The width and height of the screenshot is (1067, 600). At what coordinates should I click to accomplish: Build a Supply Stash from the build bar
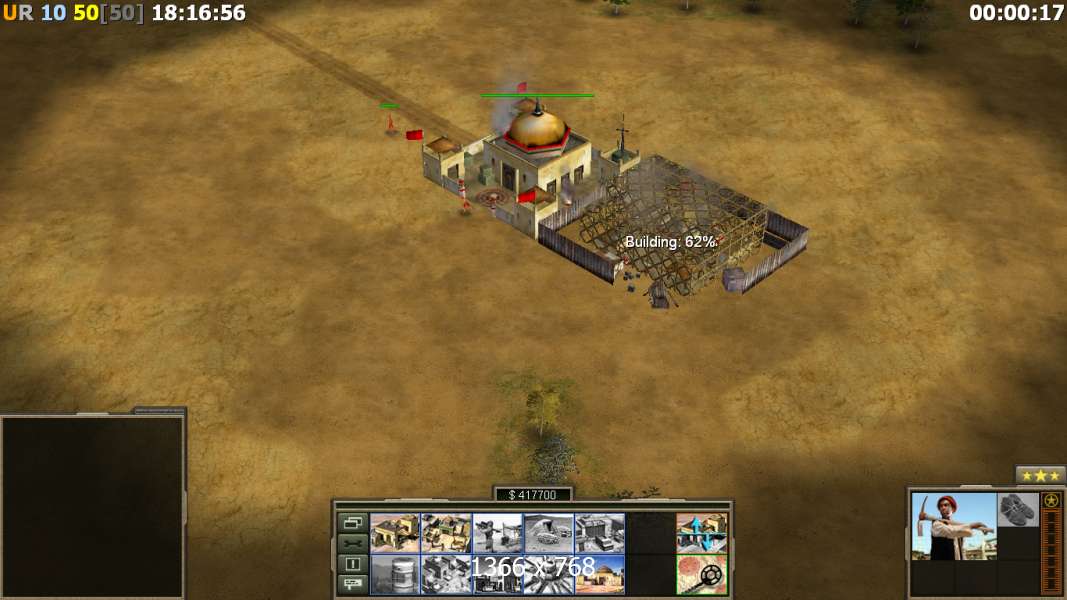[x=395, y=533]
